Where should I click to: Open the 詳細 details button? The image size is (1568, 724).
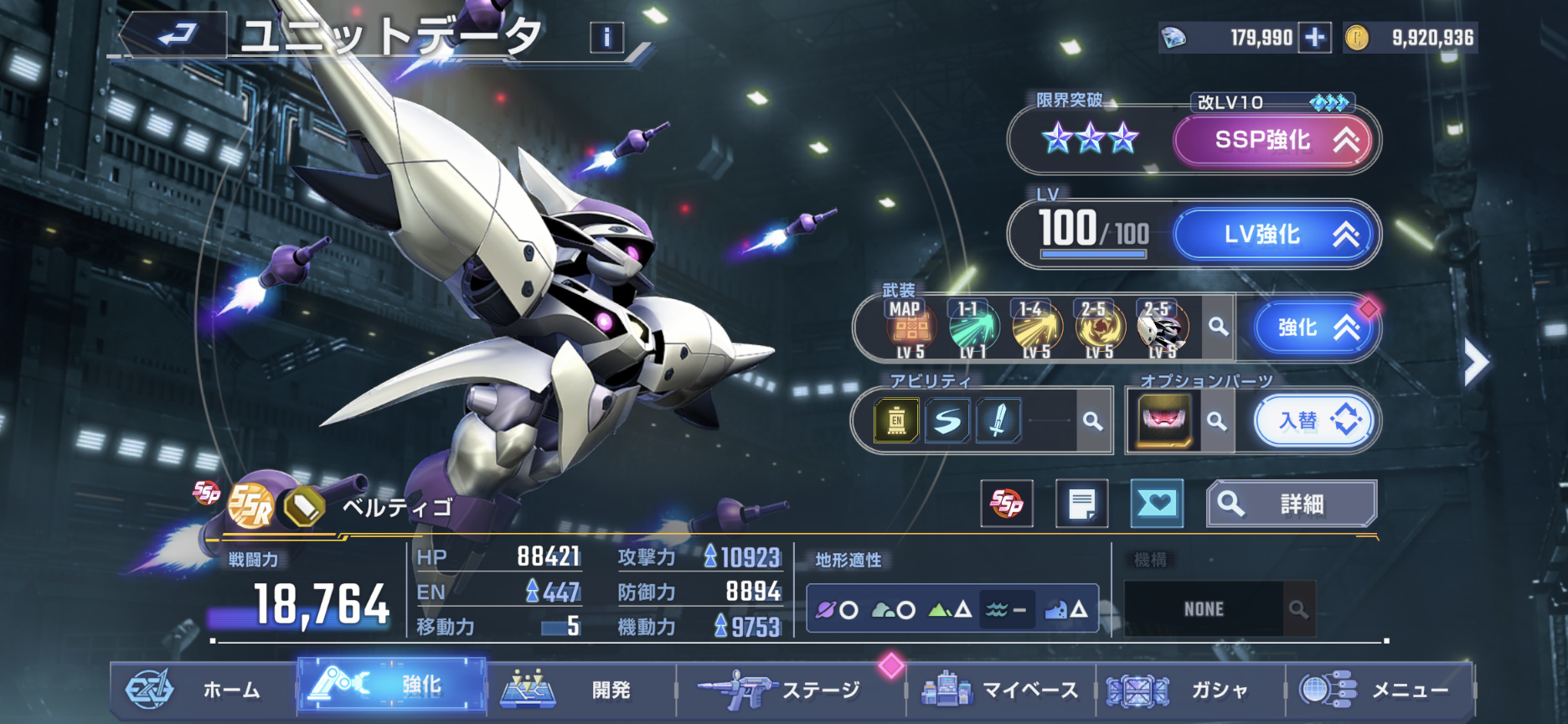1291,504
